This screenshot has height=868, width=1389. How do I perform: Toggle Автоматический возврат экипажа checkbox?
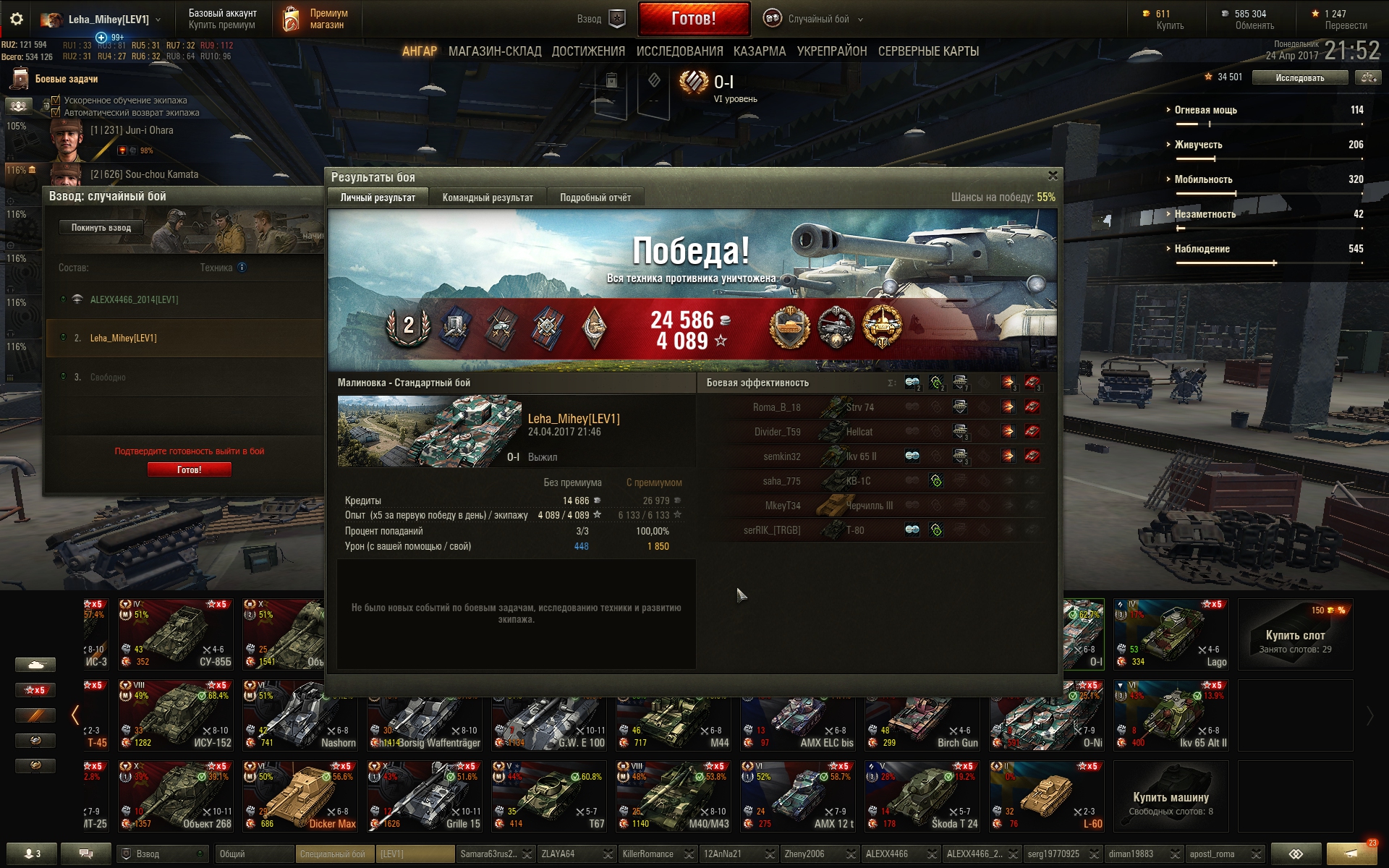coord(56,113)
